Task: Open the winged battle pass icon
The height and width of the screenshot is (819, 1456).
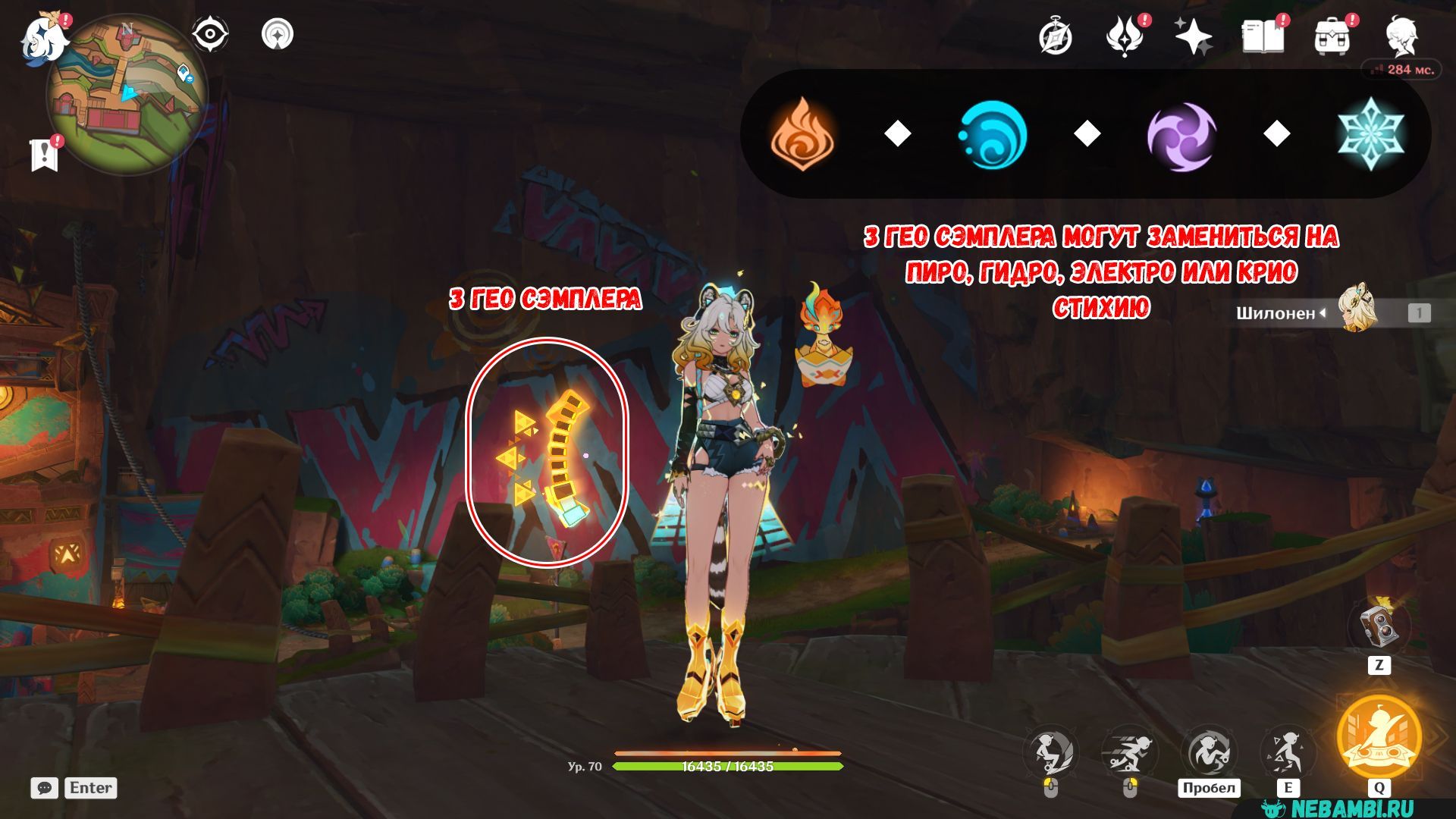Action: 1124,37
